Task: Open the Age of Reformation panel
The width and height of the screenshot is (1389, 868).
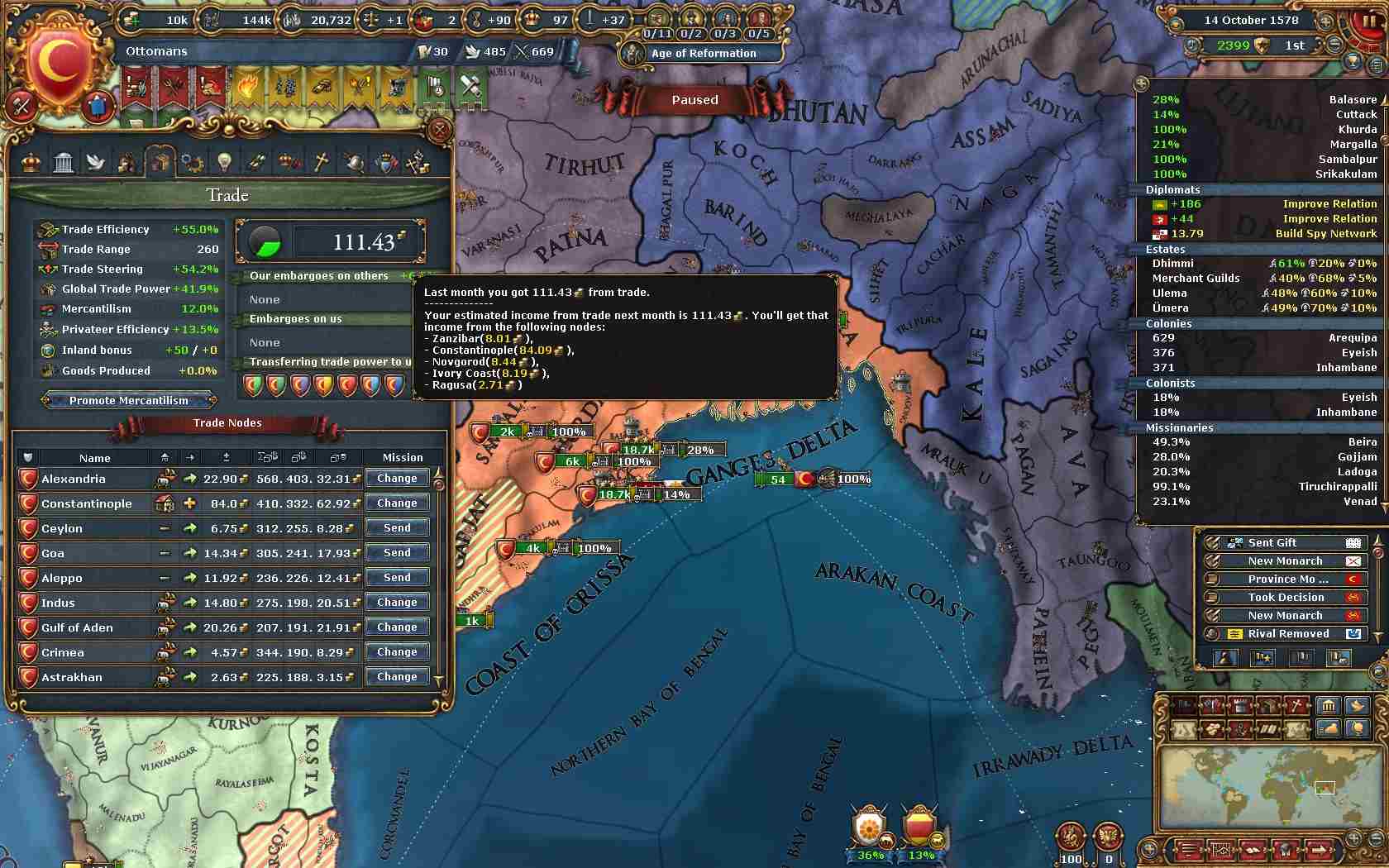Action: pyautogui.click(x=703, y=54)
